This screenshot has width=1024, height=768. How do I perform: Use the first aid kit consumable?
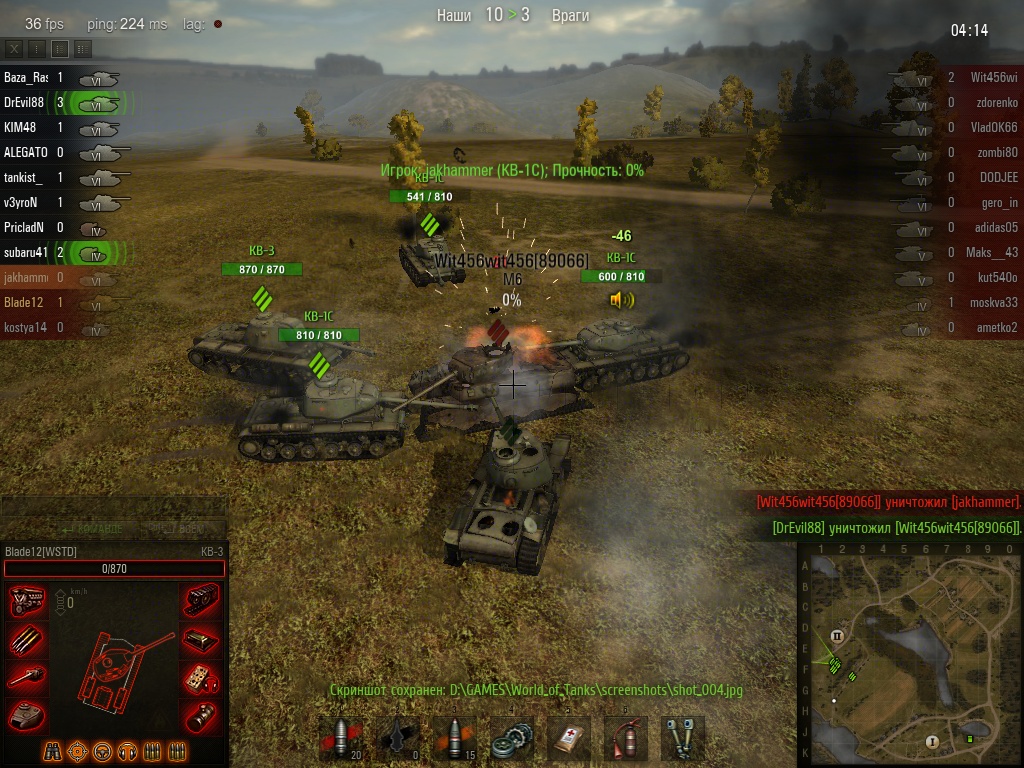click(x=570, y=739)
